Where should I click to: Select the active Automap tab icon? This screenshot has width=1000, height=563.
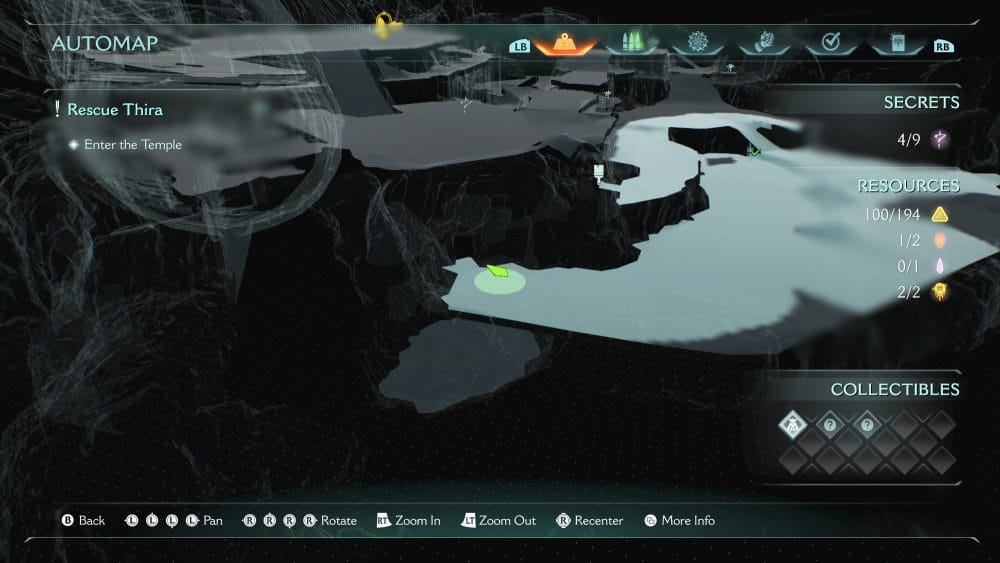point(565,44)
